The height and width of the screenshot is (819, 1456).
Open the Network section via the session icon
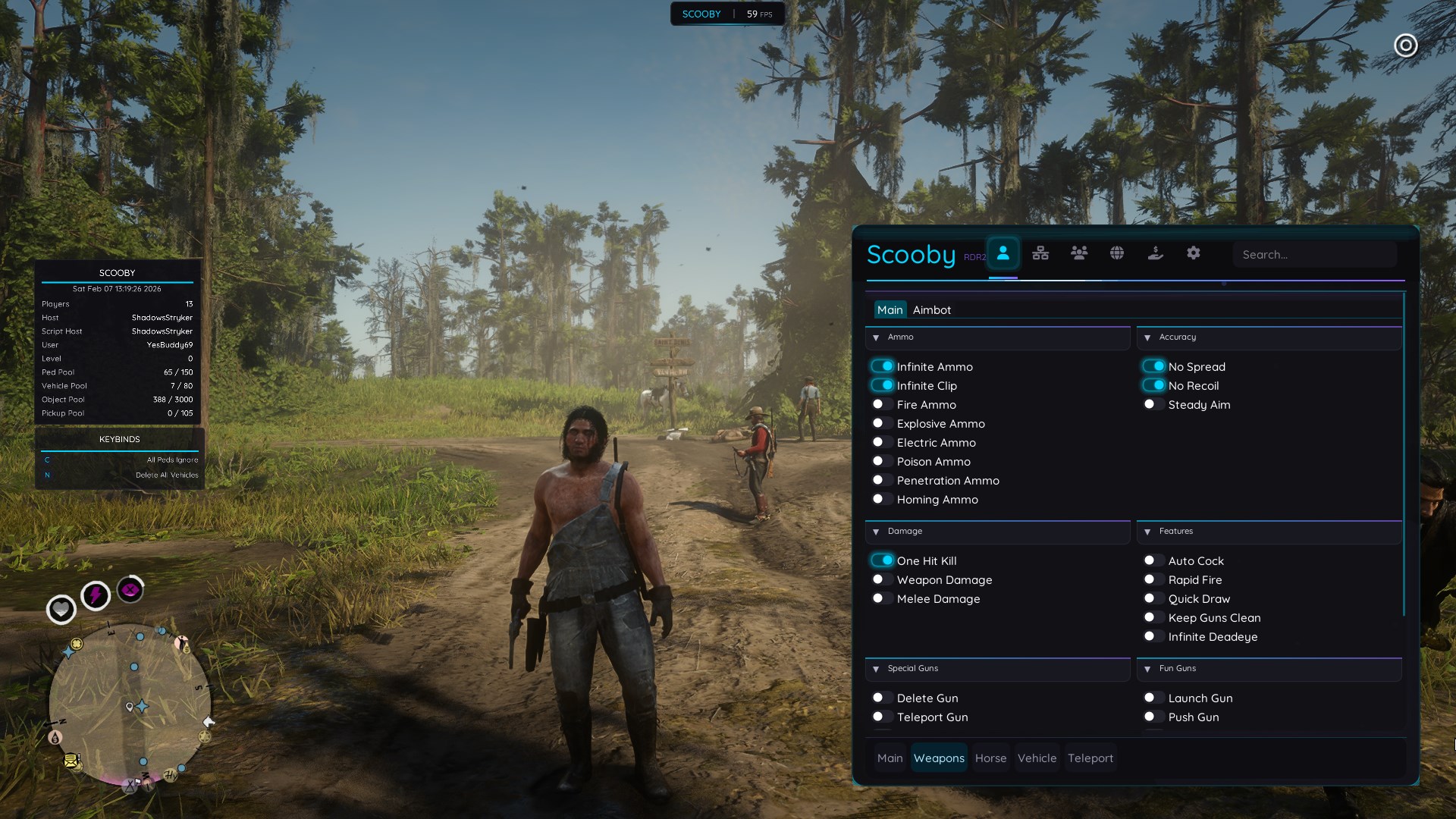pos(1040,253)
